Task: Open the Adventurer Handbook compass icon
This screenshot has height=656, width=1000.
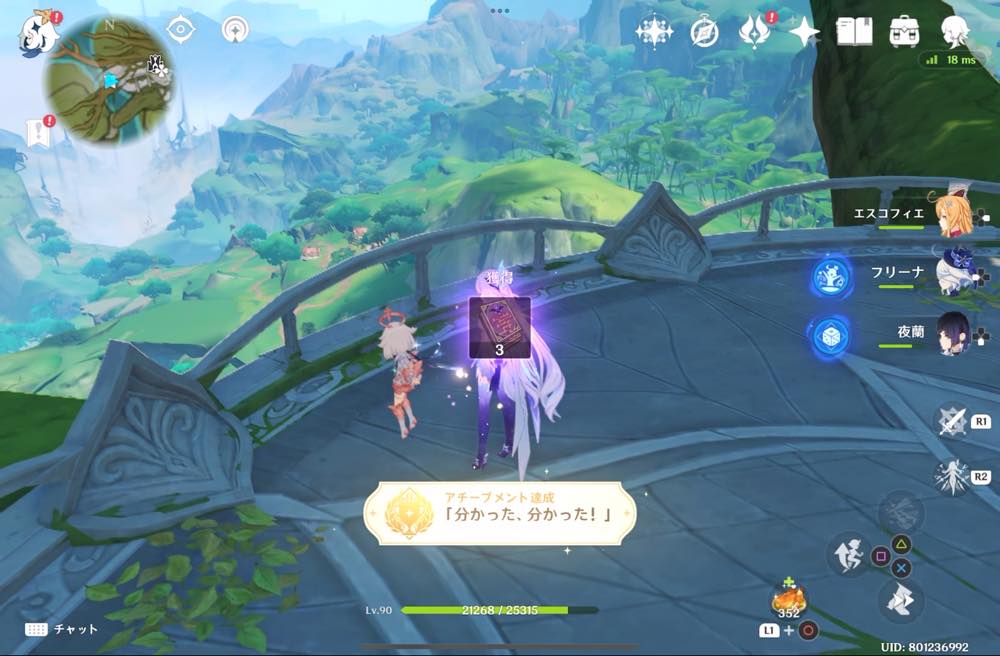Action: (x=705, y=32)
